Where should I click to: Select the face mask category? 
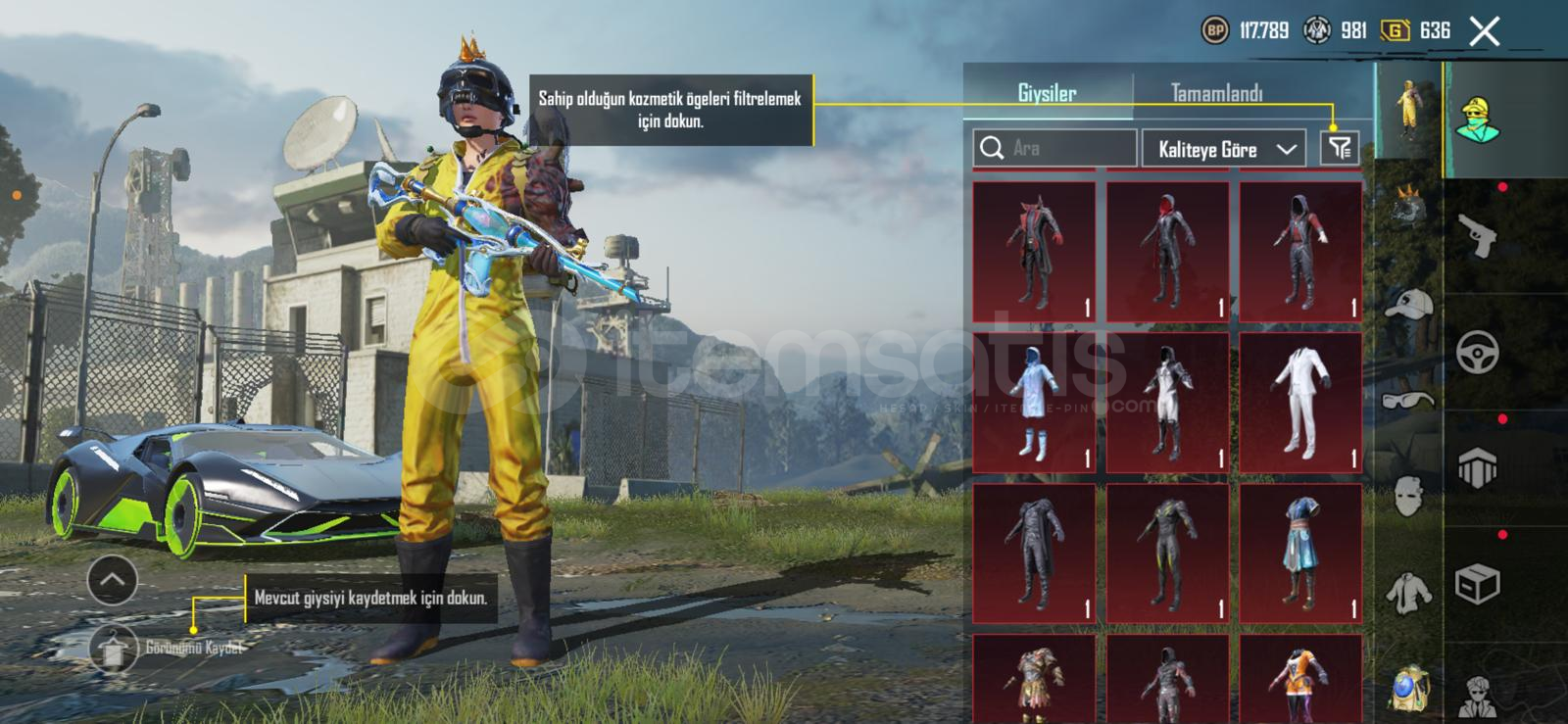click(x=1408, y=496)
